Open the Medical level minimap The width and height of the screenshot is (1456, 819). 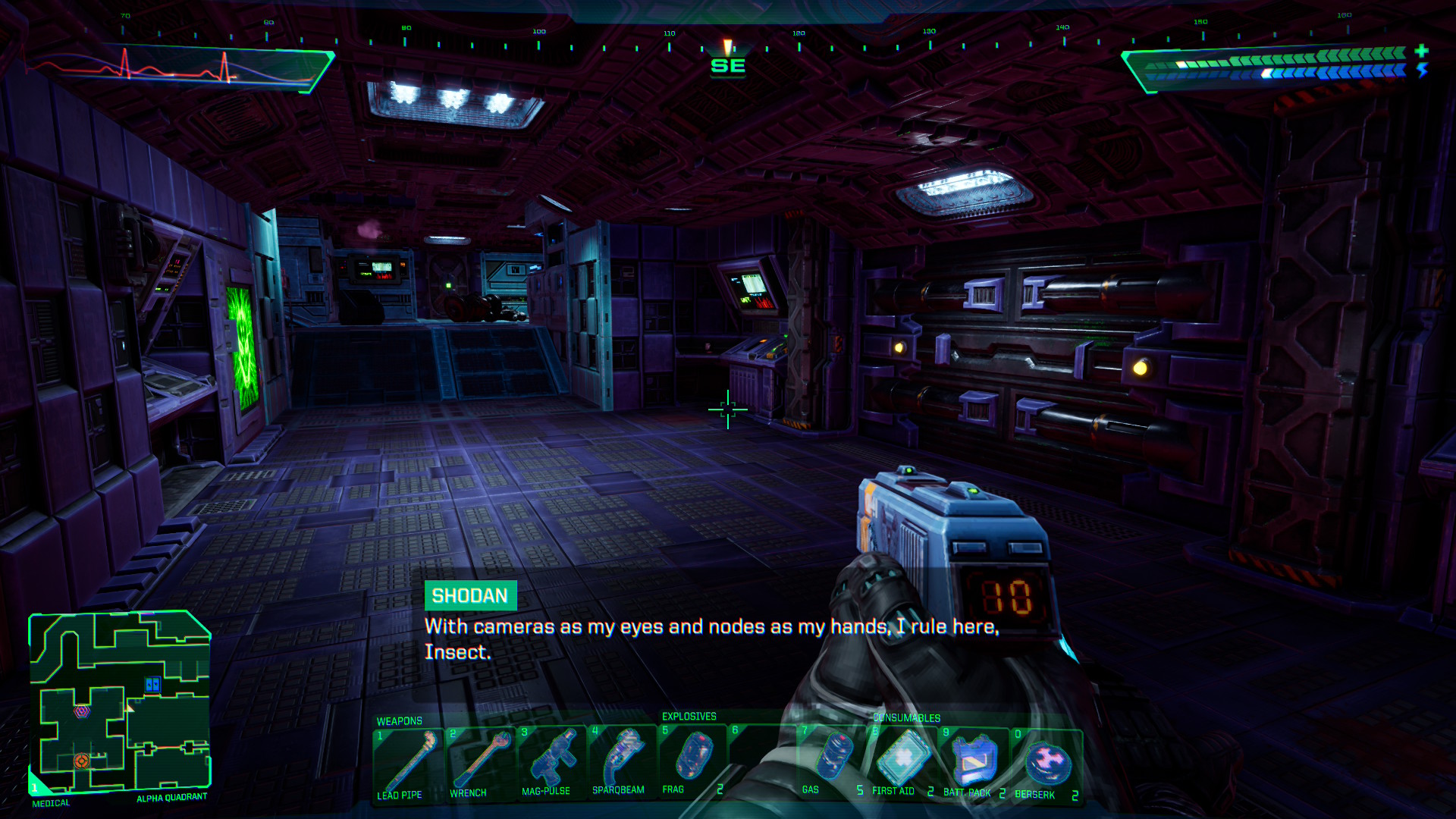point(120,701)
